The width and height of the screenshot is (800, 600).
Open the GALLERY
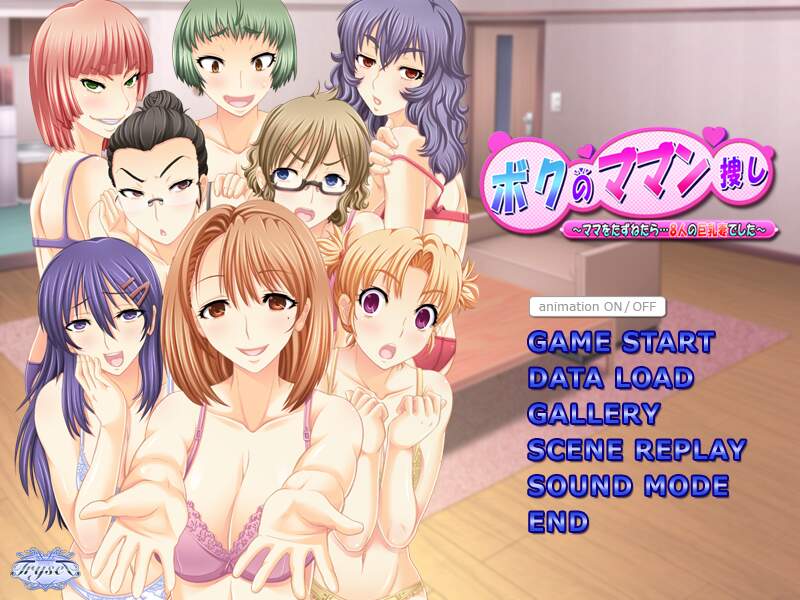[x=593, y=414]
